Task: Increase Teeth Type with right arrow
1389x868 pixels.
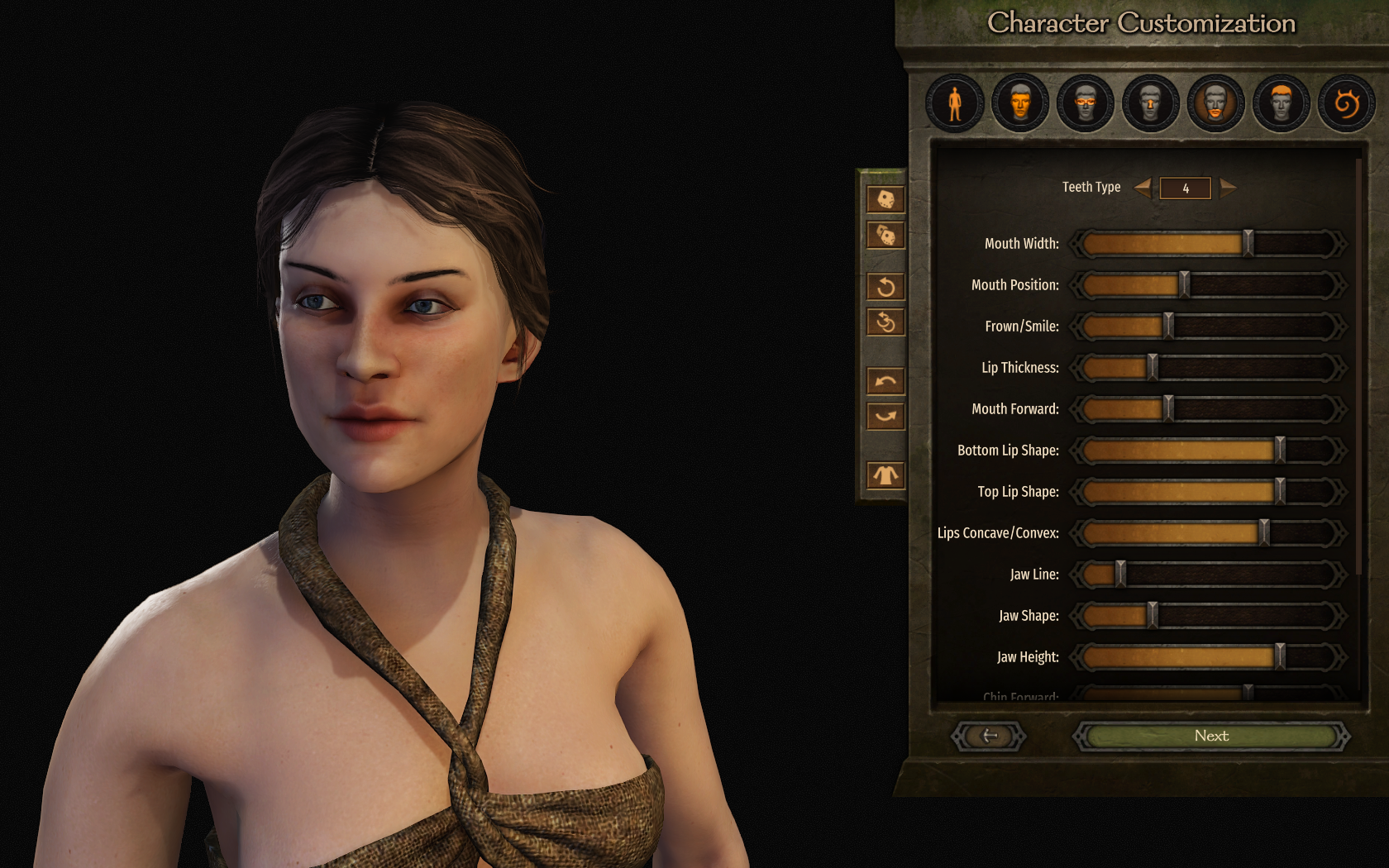Action: point(1228,188)
